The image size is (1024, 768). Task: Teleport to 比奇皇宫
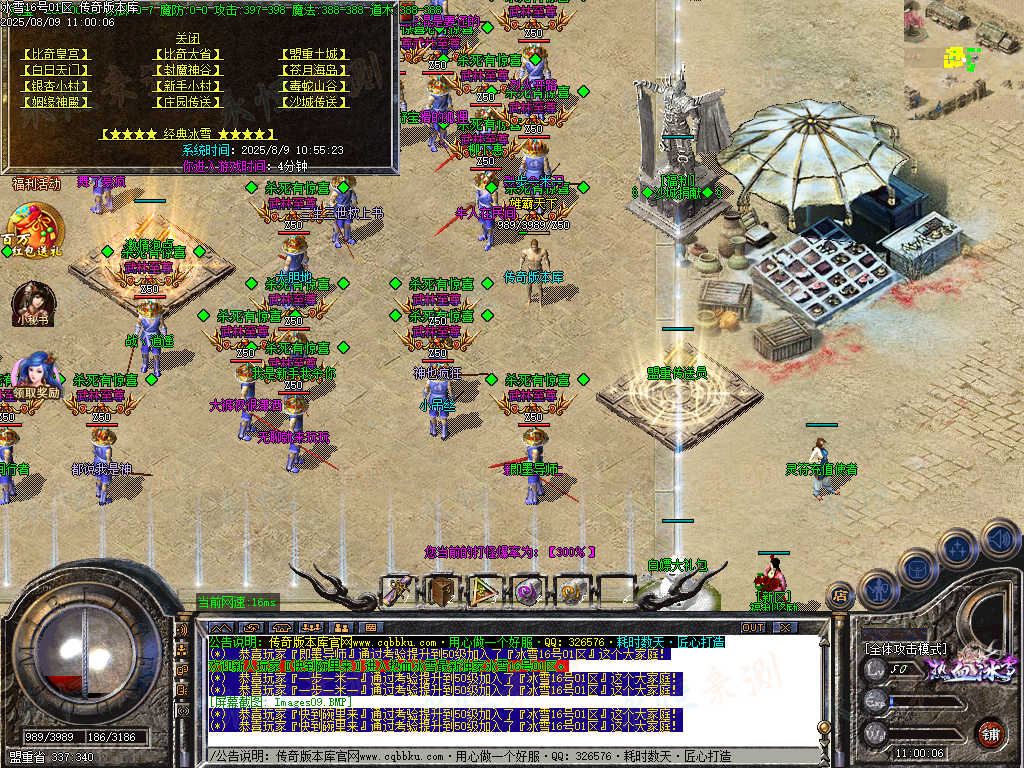click(x=55, y=54)
